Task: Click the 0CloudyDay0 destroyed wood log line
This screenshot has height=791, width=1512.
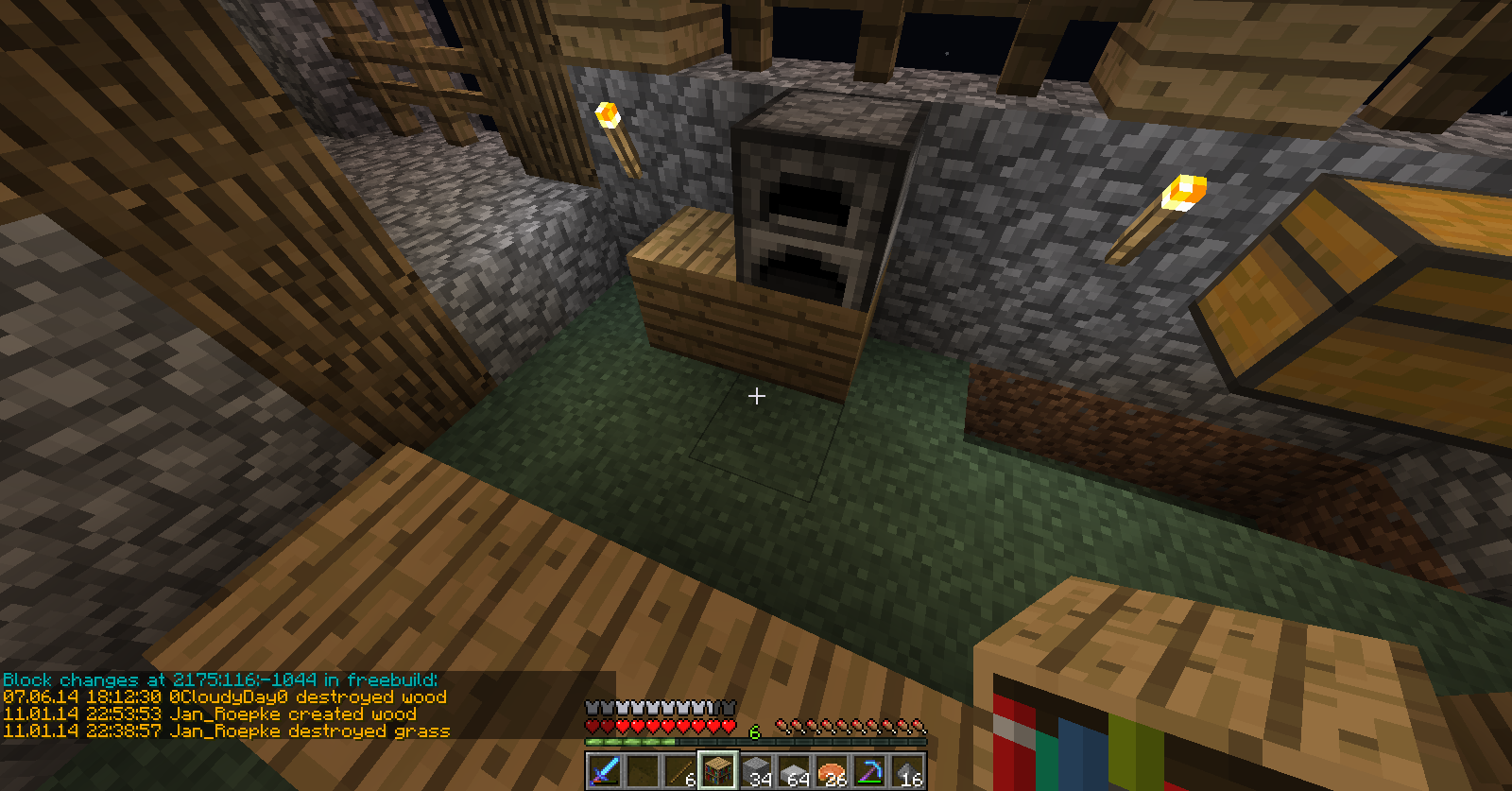Action: pyautogui.click(x=225, y=696)
